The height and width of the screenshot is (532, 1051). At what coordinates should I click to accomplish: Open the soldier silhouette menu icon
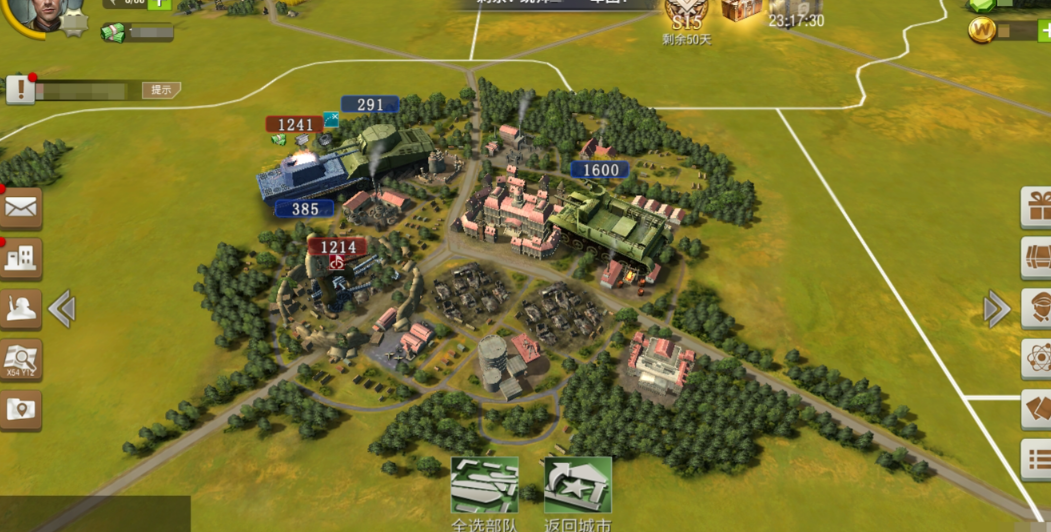(21, 310)
